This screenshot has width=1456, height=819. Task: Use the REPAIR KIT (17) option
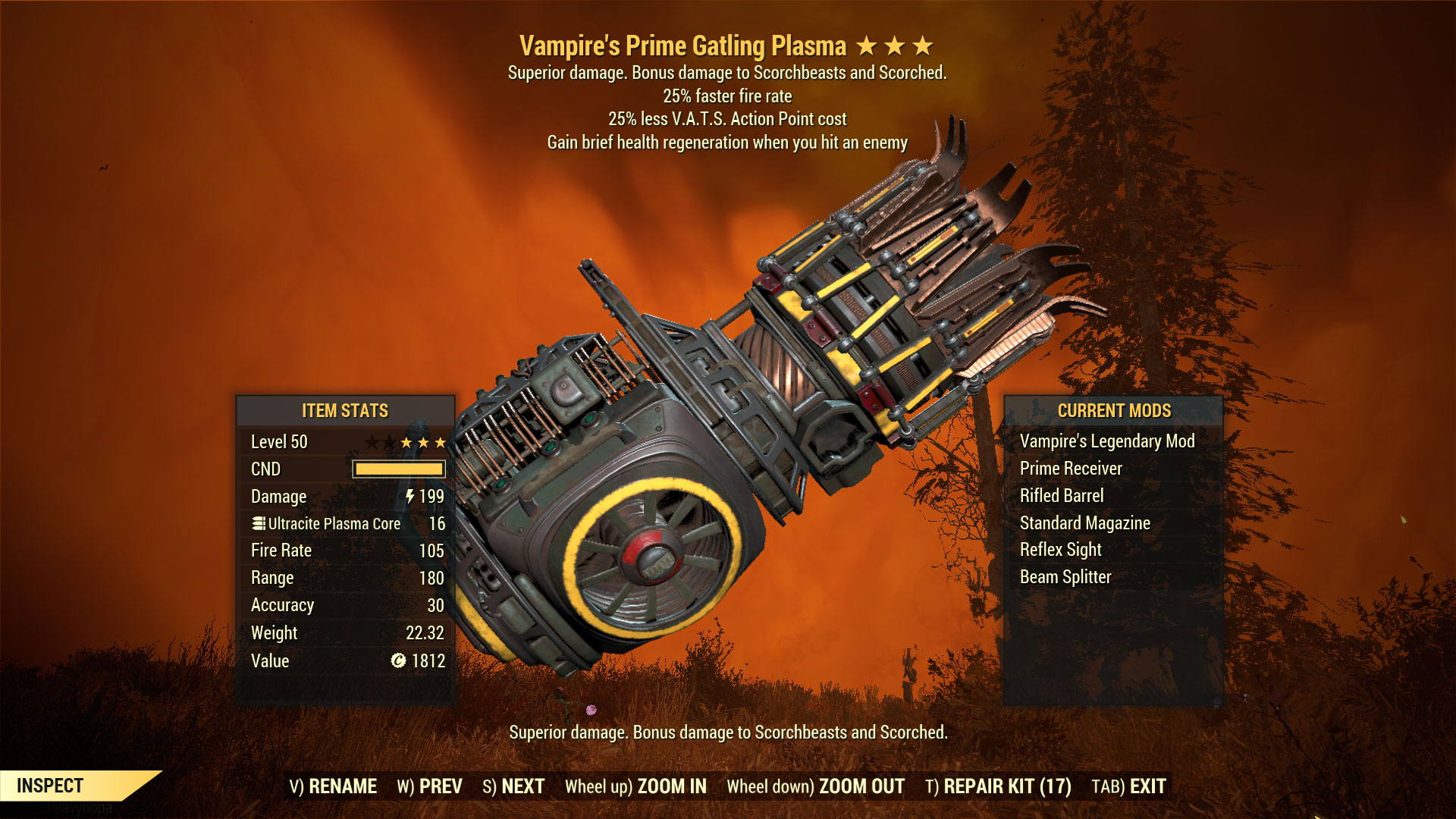pyautogui.click(x=998, y=786)
